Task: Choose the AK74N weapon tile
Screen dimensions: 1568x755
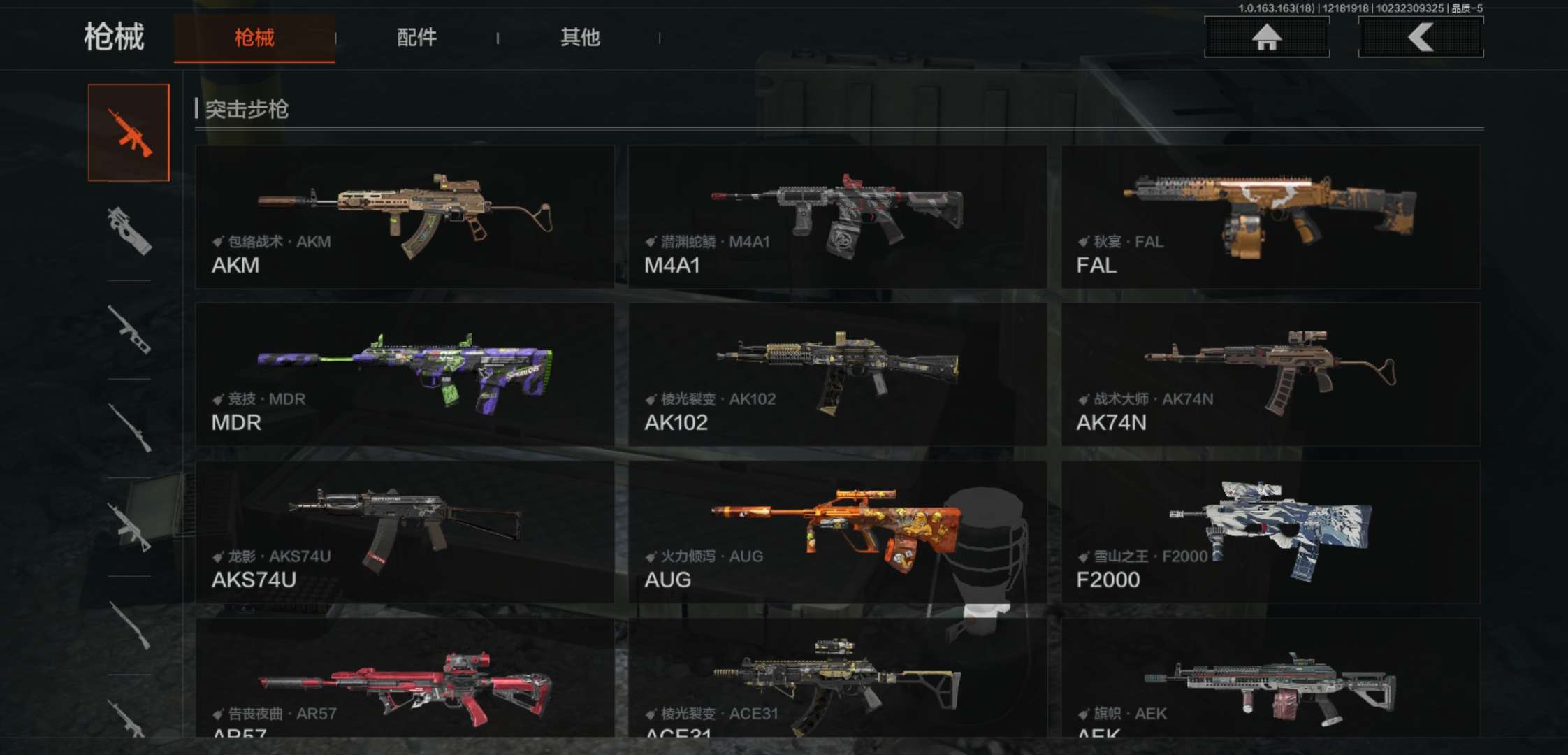Action: pyautogui.click(x=1270, y=374)
